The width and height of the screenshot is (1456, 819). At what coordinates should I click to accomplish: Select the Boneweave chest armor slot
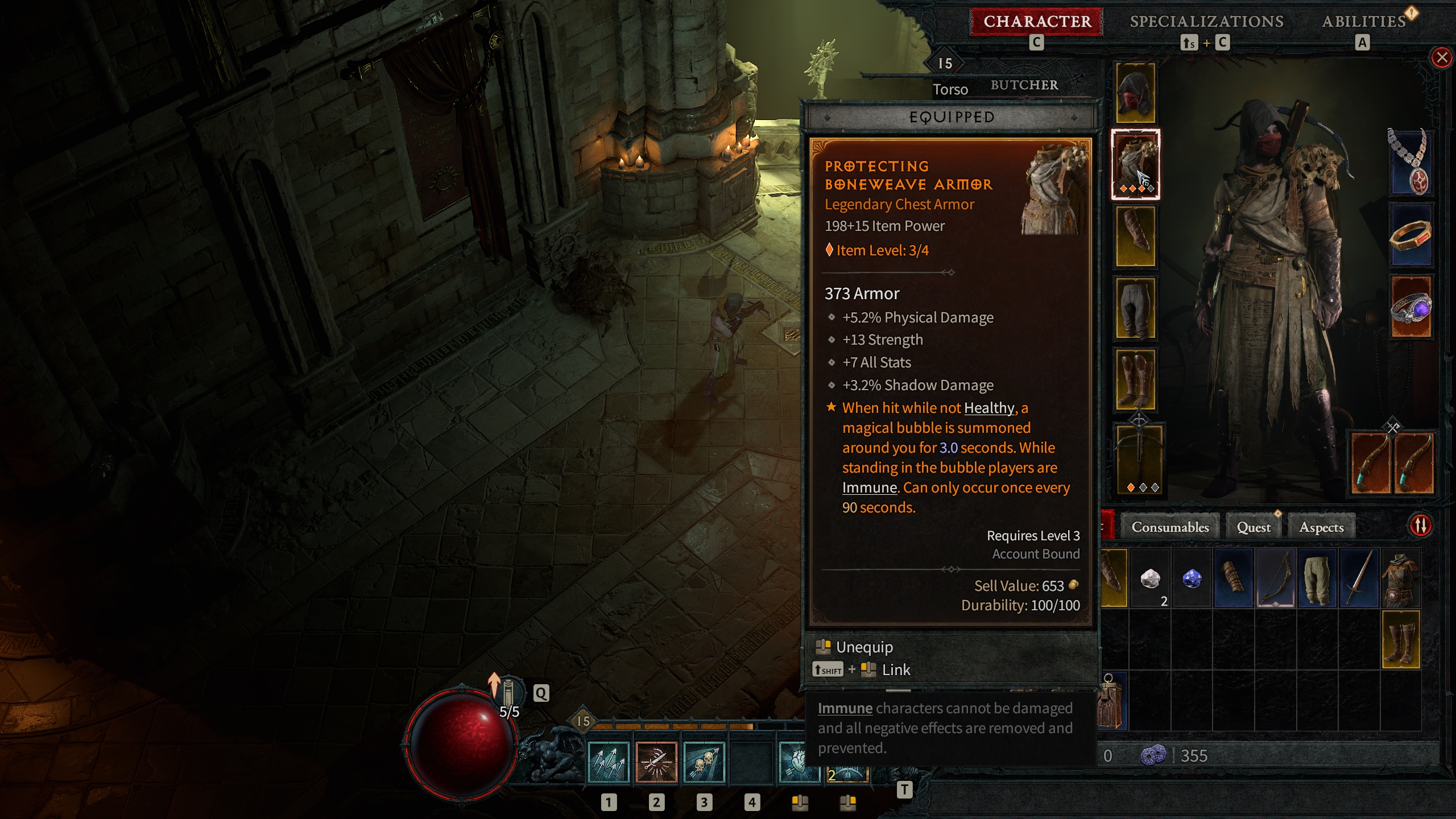[x=1135, y=164]
